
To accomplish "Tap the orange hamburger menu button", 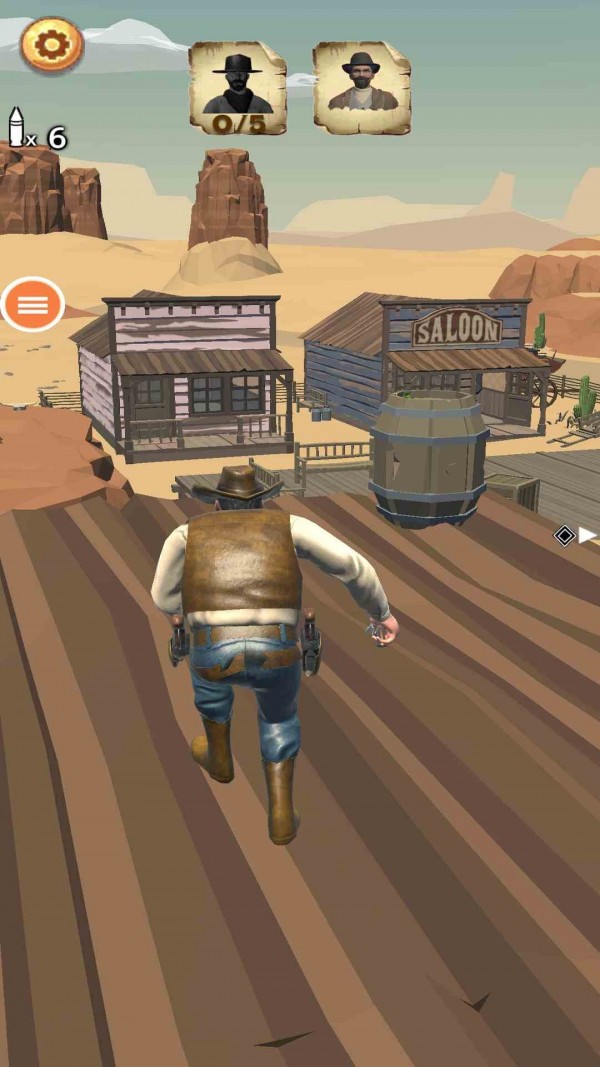I will pyautogui.click(x=33, y=305).
